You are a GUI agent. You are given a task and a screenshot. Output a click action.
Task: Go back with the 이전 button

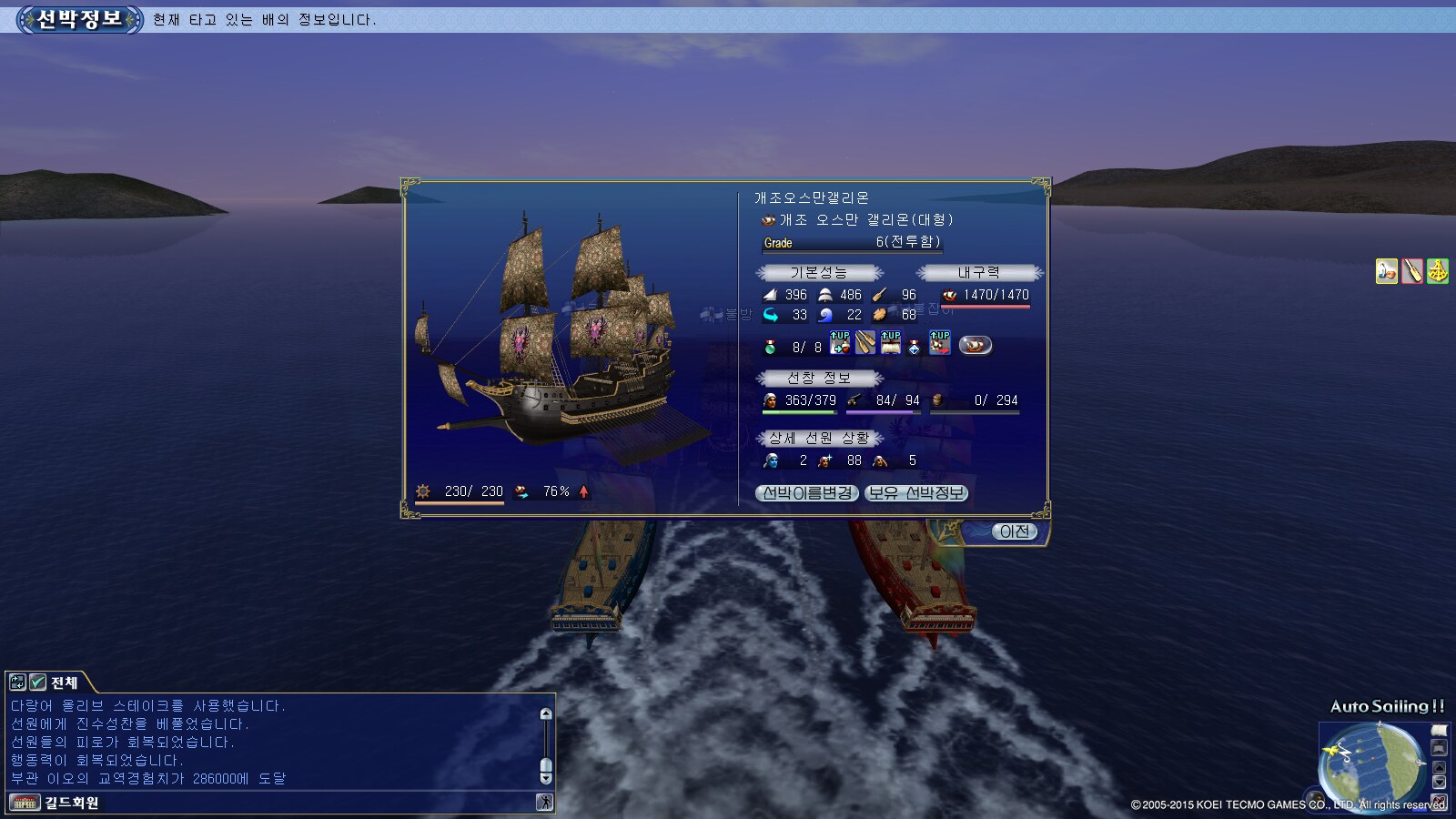1014,531
